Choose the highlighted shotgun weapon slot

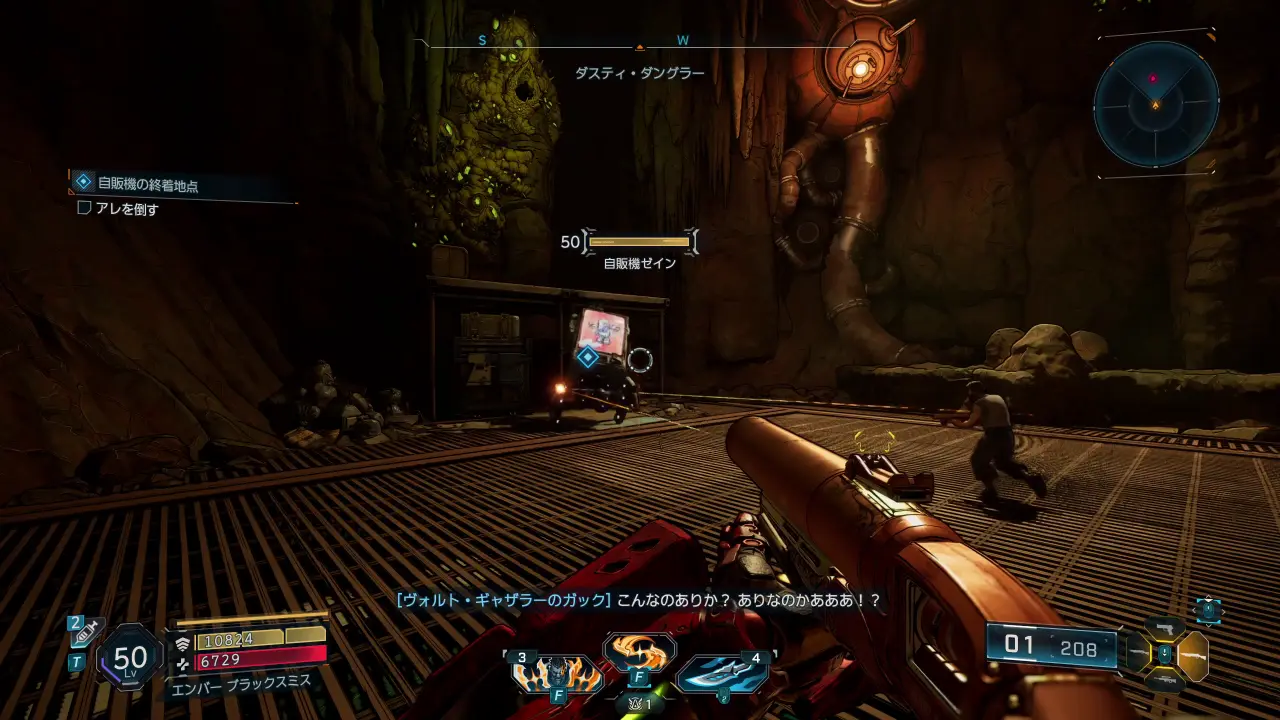pyautogui.click(x=1193, y=656)
